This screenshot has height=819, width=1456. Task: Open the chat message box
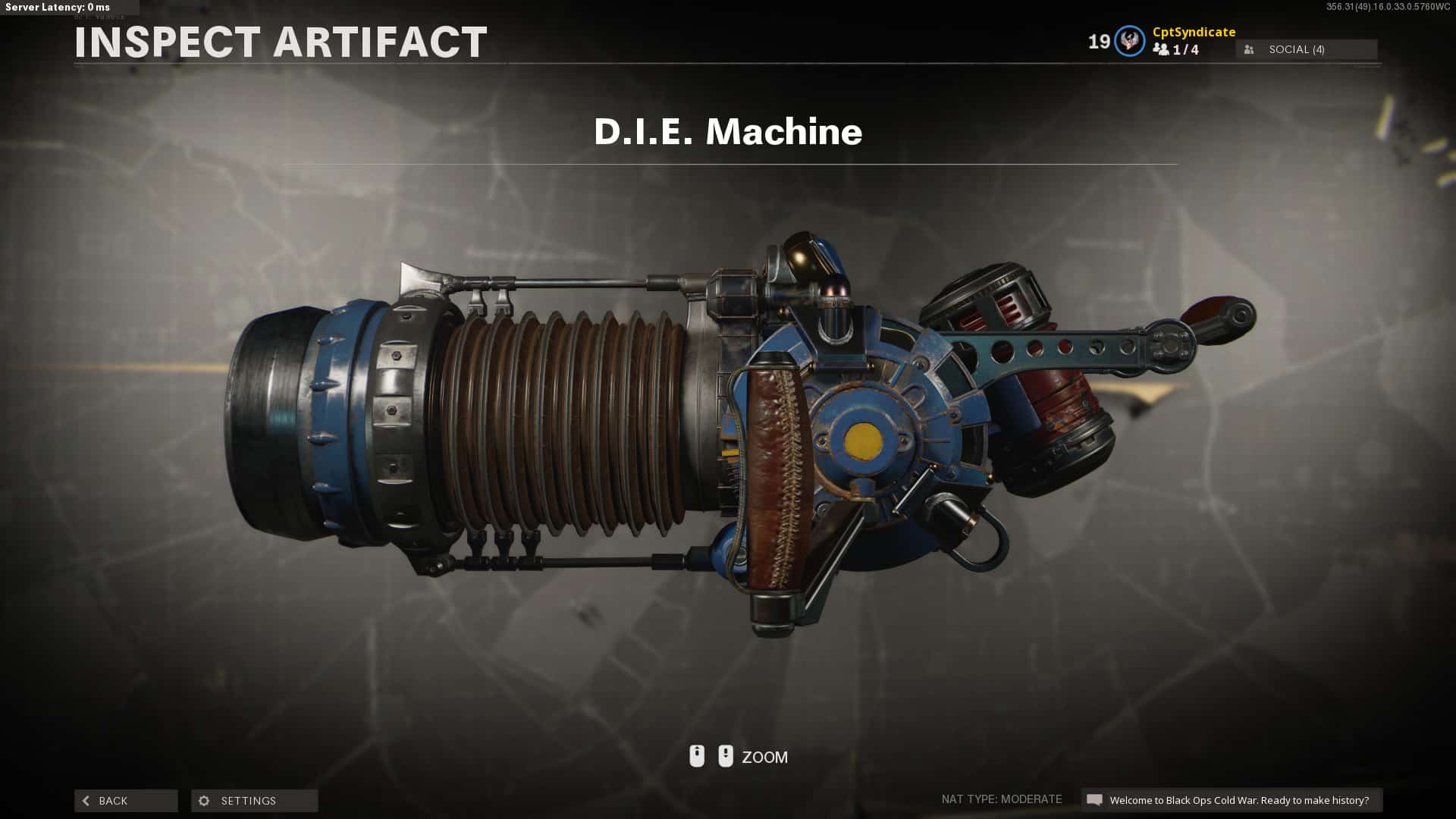click(x=1231, y=800)
